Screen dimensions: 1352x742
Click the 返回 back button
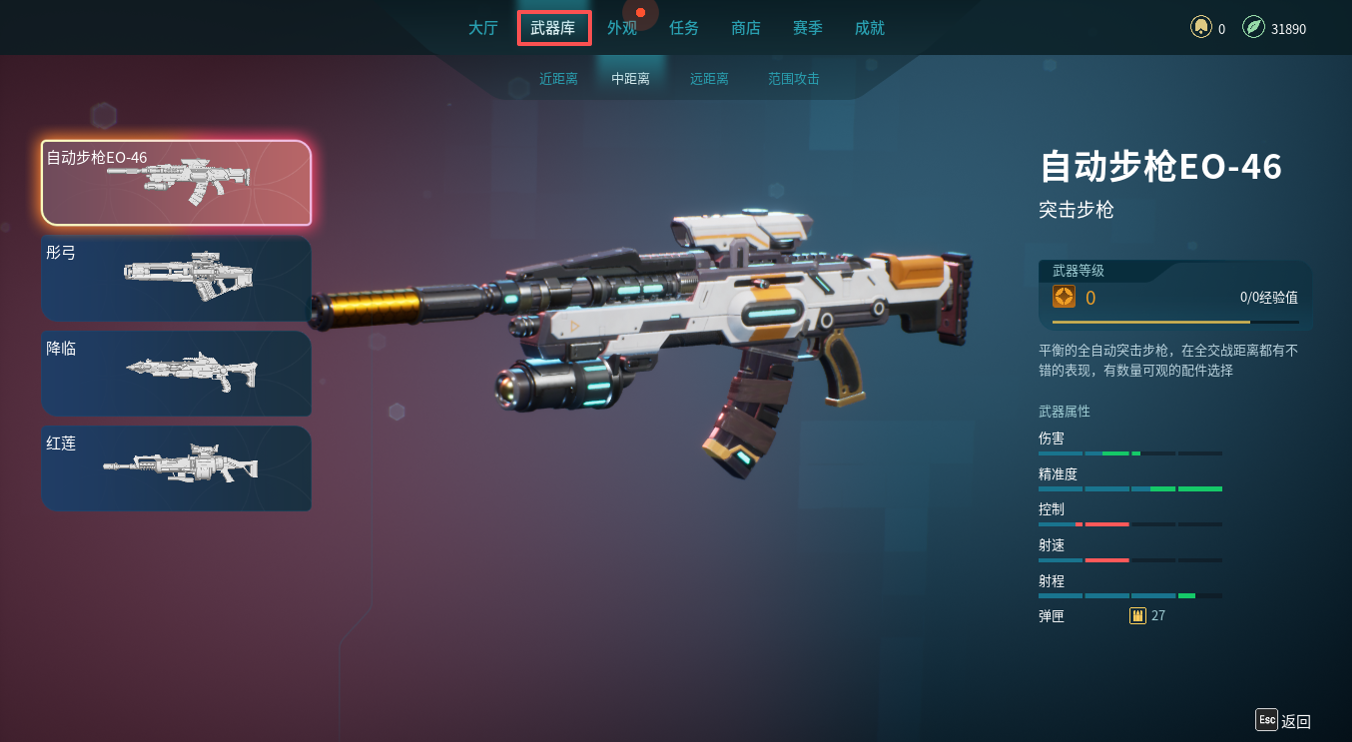(1284, 720)
